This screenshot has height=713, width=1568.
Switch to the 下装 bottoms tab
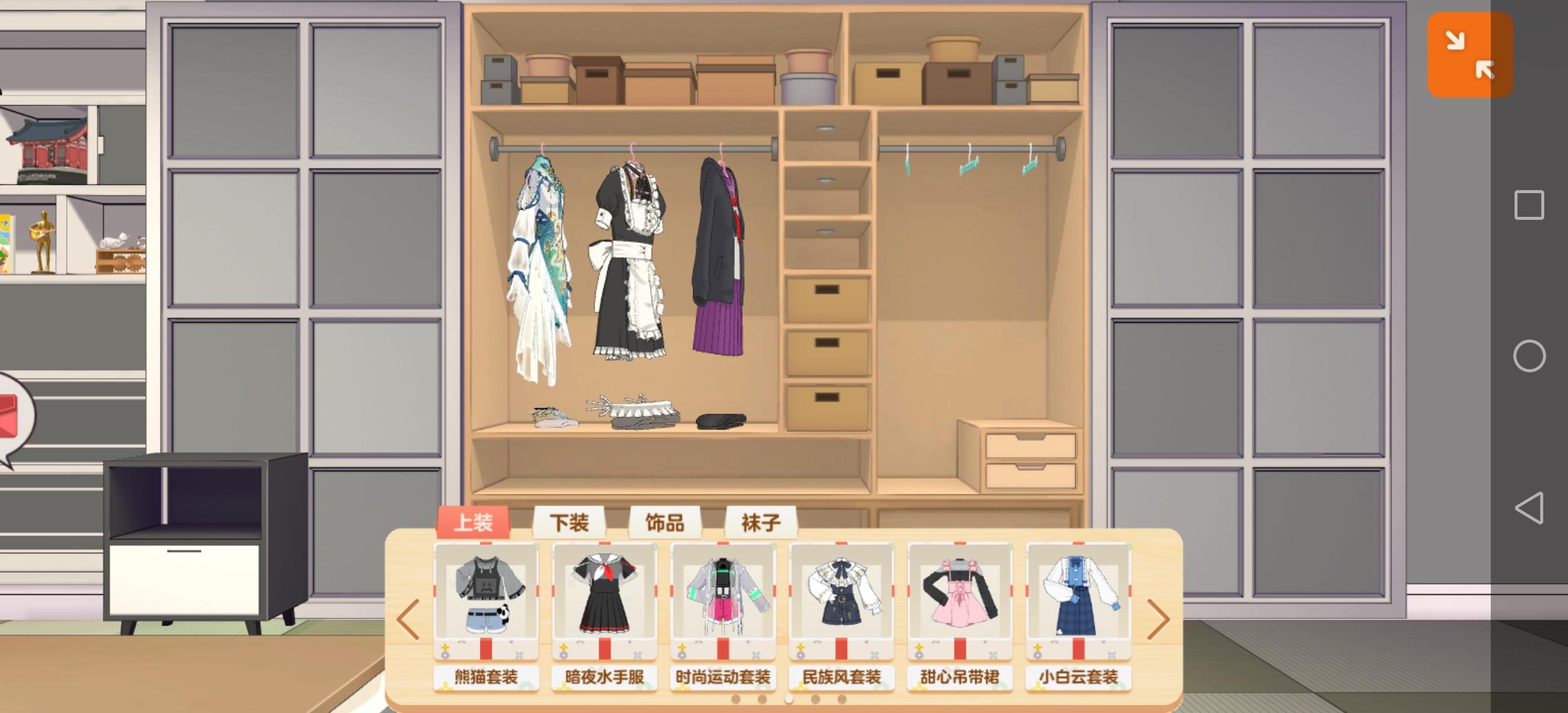click(x=568, y=522)
